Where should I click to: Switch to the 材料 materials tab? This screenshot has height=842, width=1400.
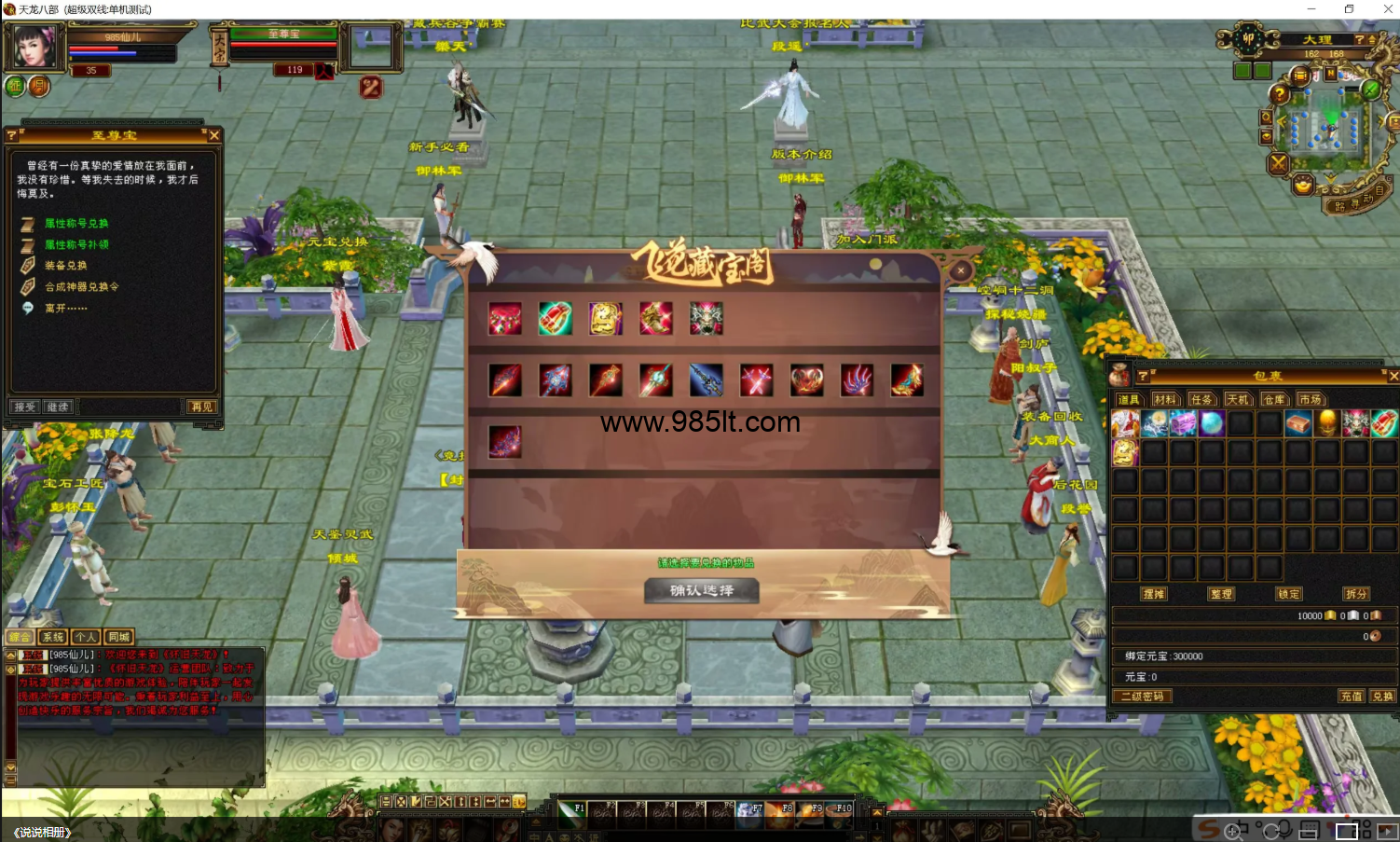[x=1164, y=399]
